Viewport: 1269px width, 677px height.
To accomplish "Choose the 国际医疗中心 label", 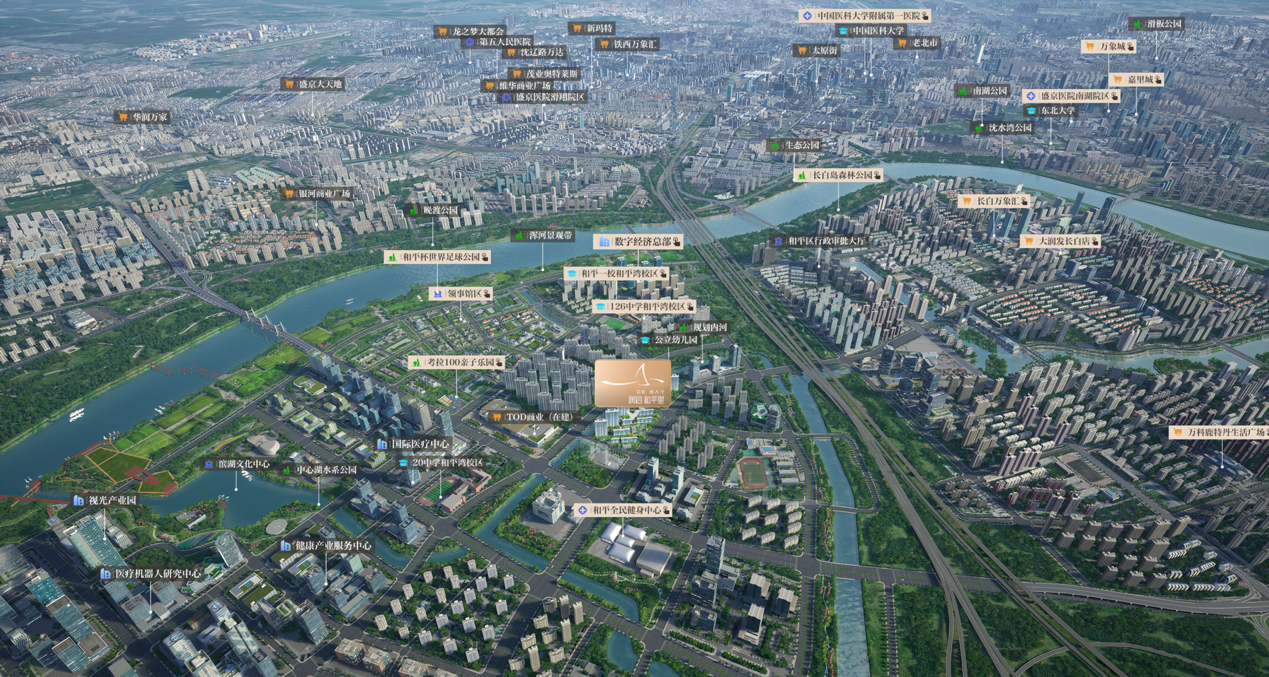I will point(413,444).
